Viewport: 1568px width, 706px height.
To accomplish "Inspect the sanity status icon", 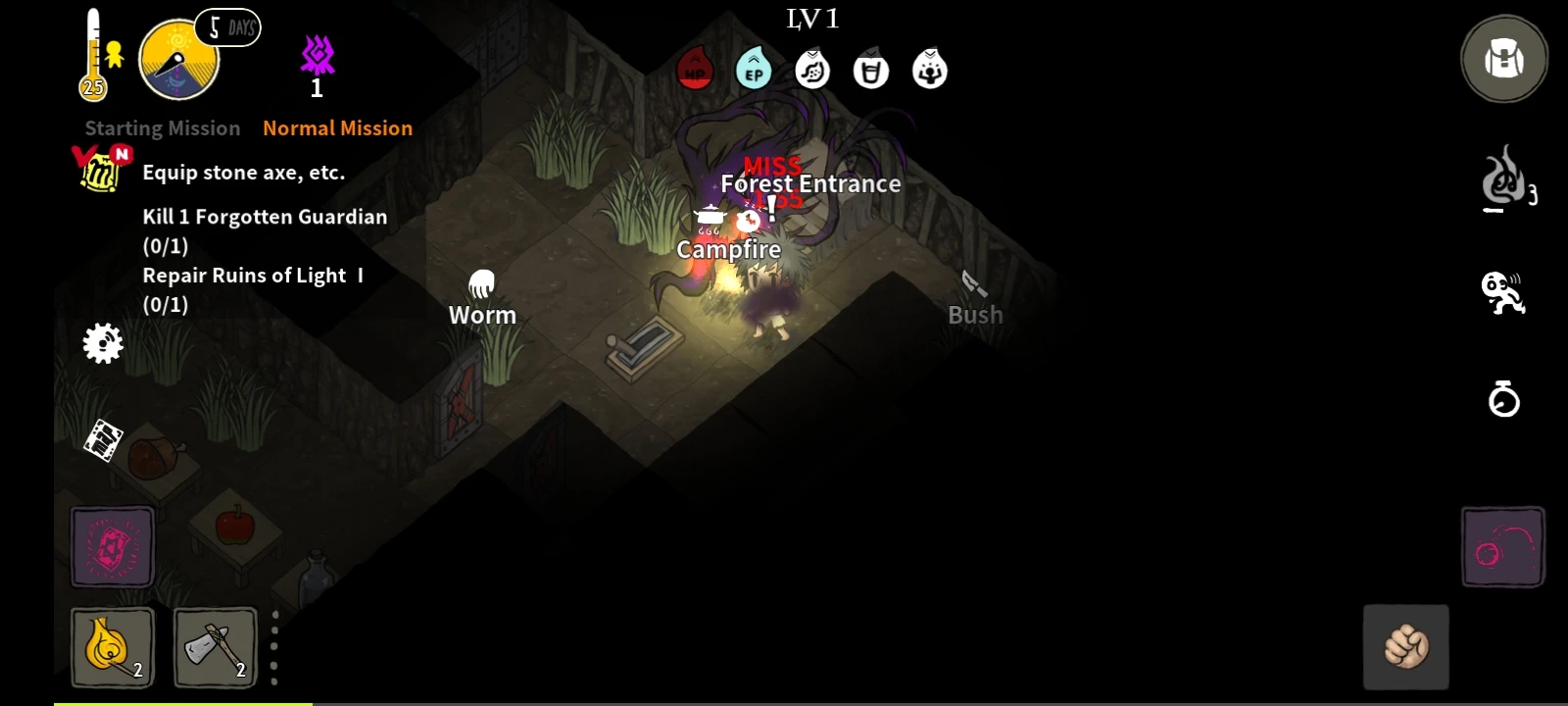I will (930, 69).
